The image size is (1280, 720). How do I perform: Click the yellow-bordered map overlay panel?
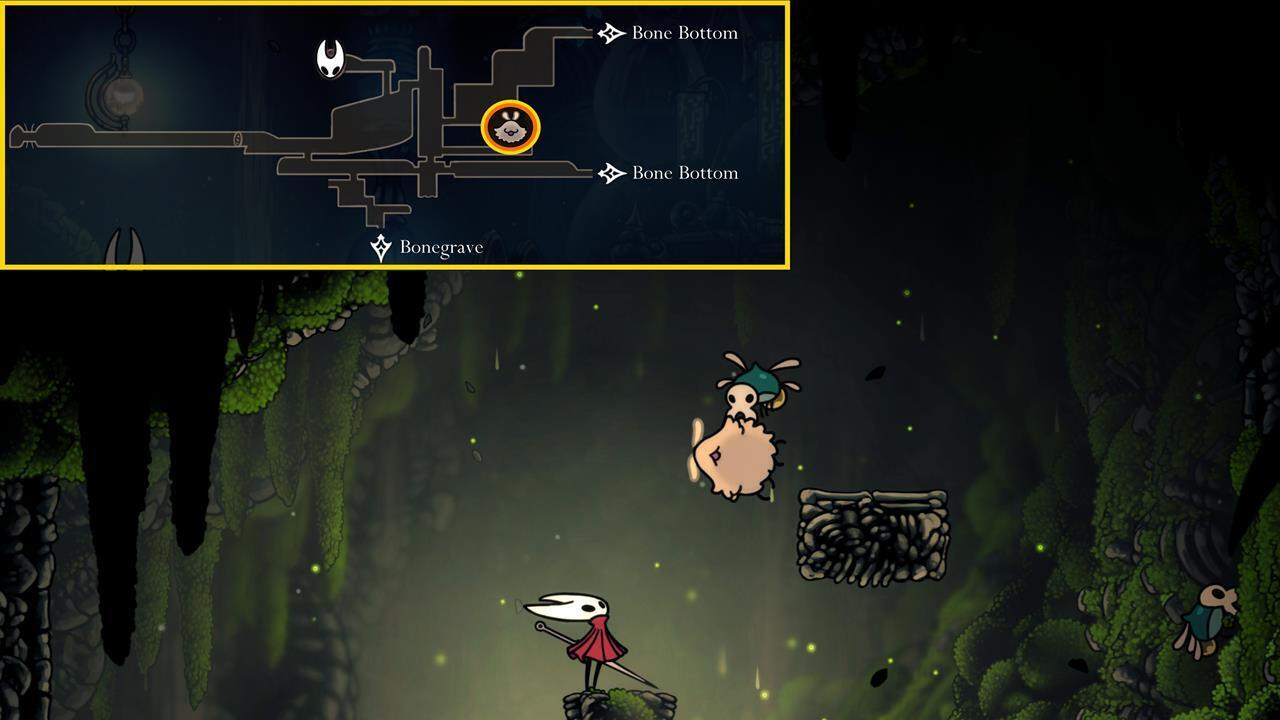(395, 135)
